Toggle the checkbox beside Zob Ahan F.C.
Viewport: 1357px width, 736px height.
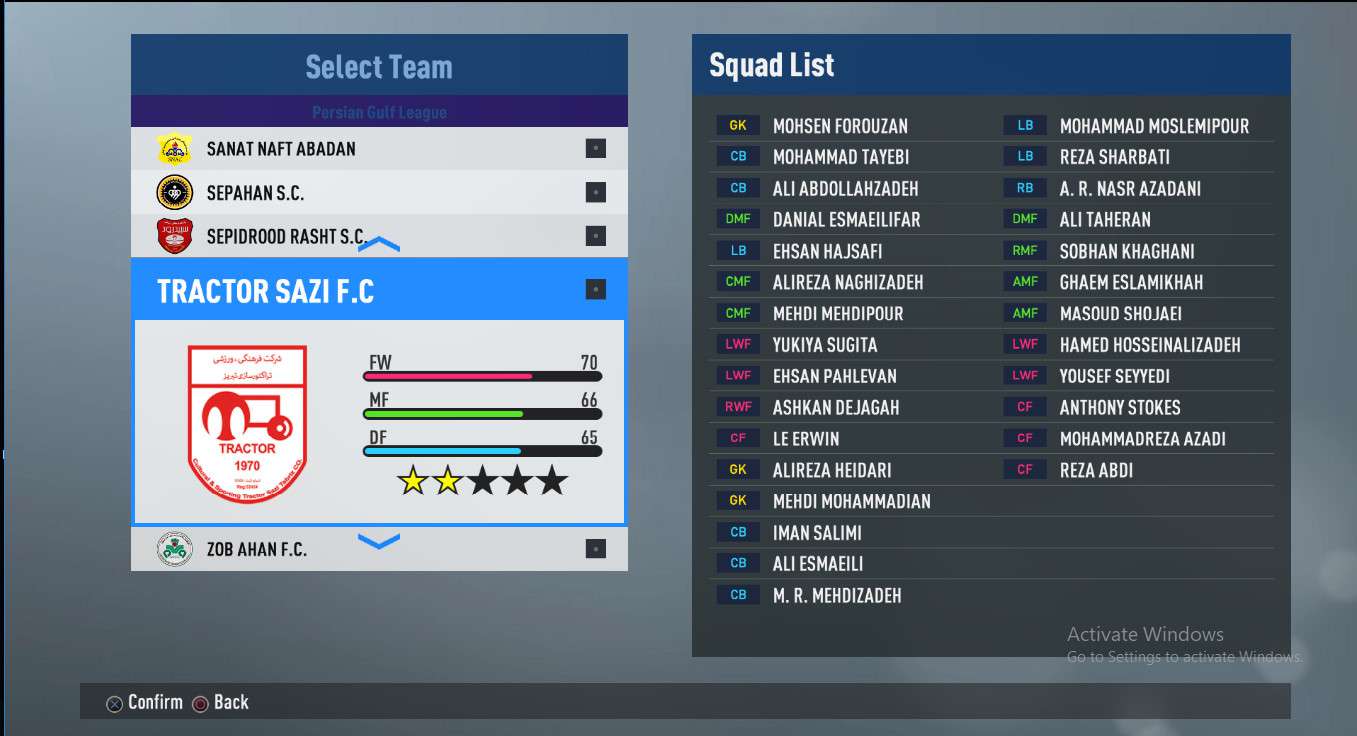click(x=596, y=549)
